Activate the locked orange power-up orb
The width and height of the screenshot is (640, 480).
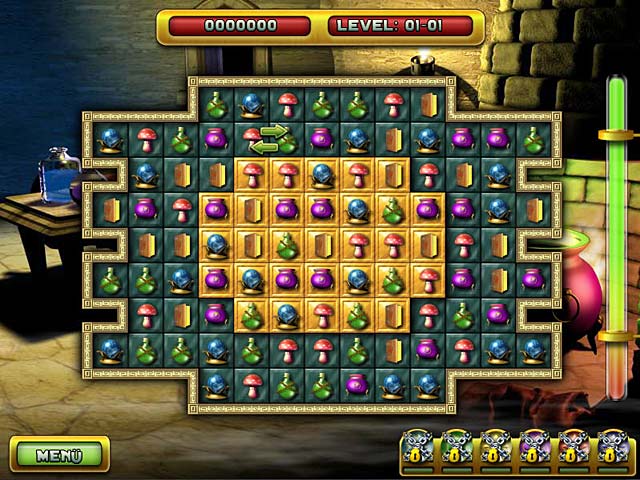[x=575, y=448]
